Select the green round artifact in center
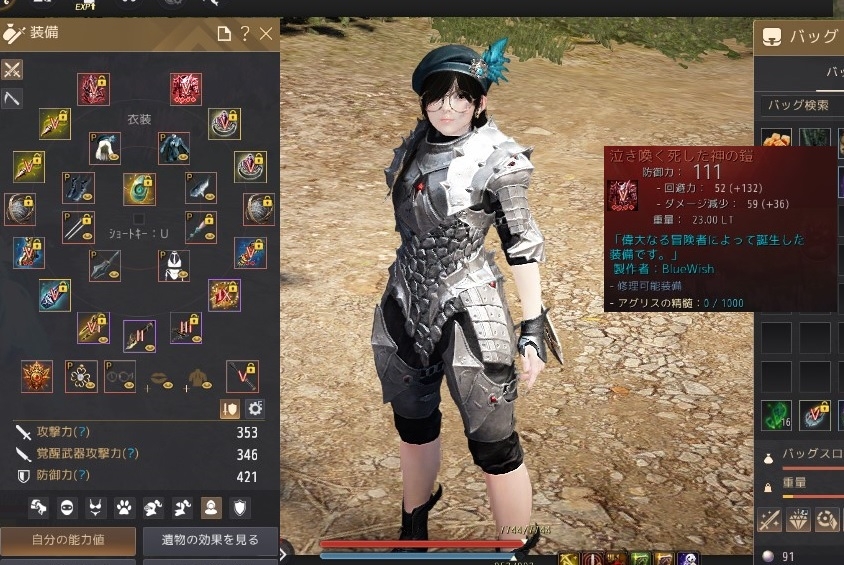The height and width of the screenshot is (565, 844). pos(139,189)
